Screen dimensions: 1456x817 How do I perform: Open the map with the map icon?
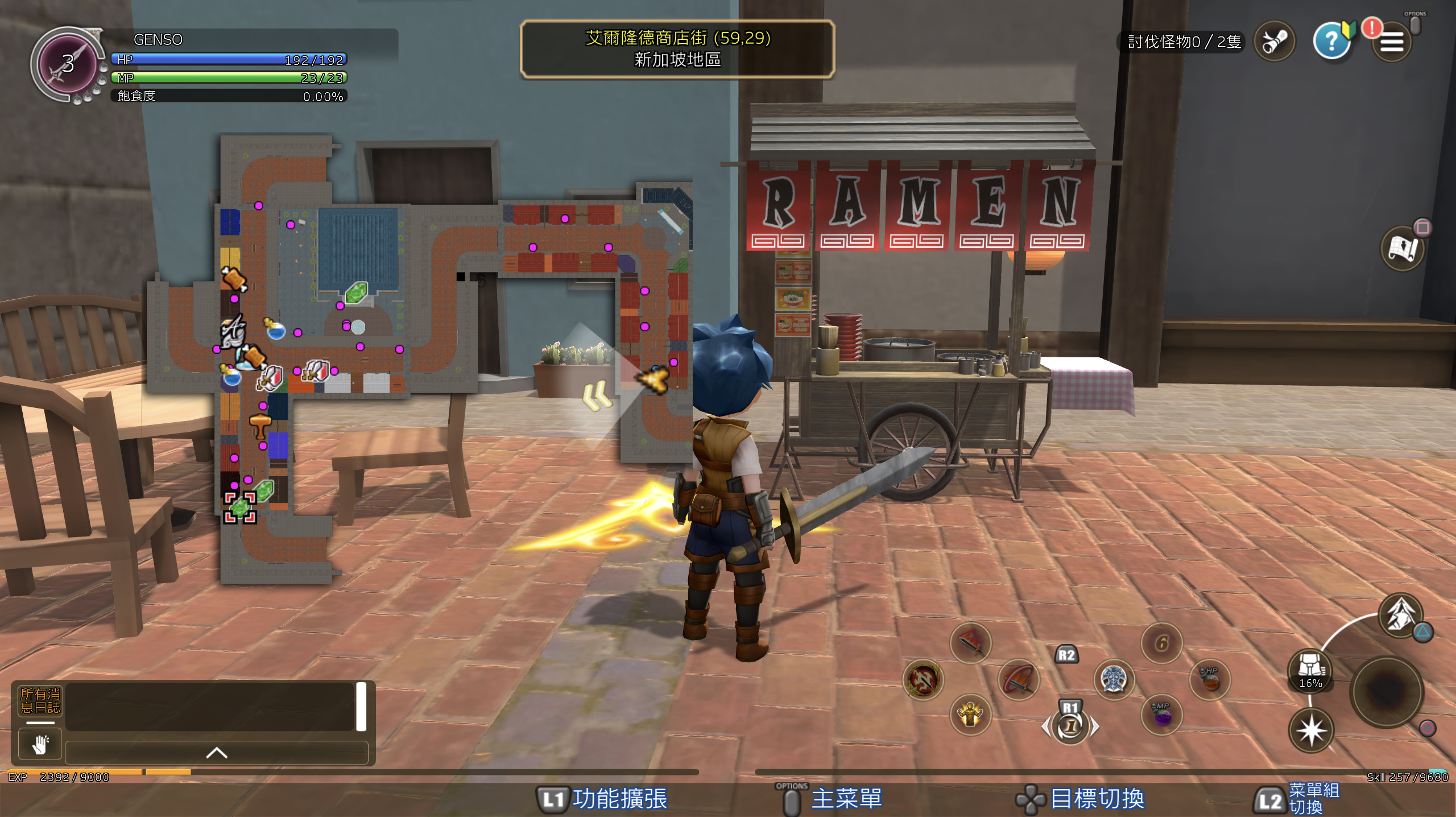1403,249
